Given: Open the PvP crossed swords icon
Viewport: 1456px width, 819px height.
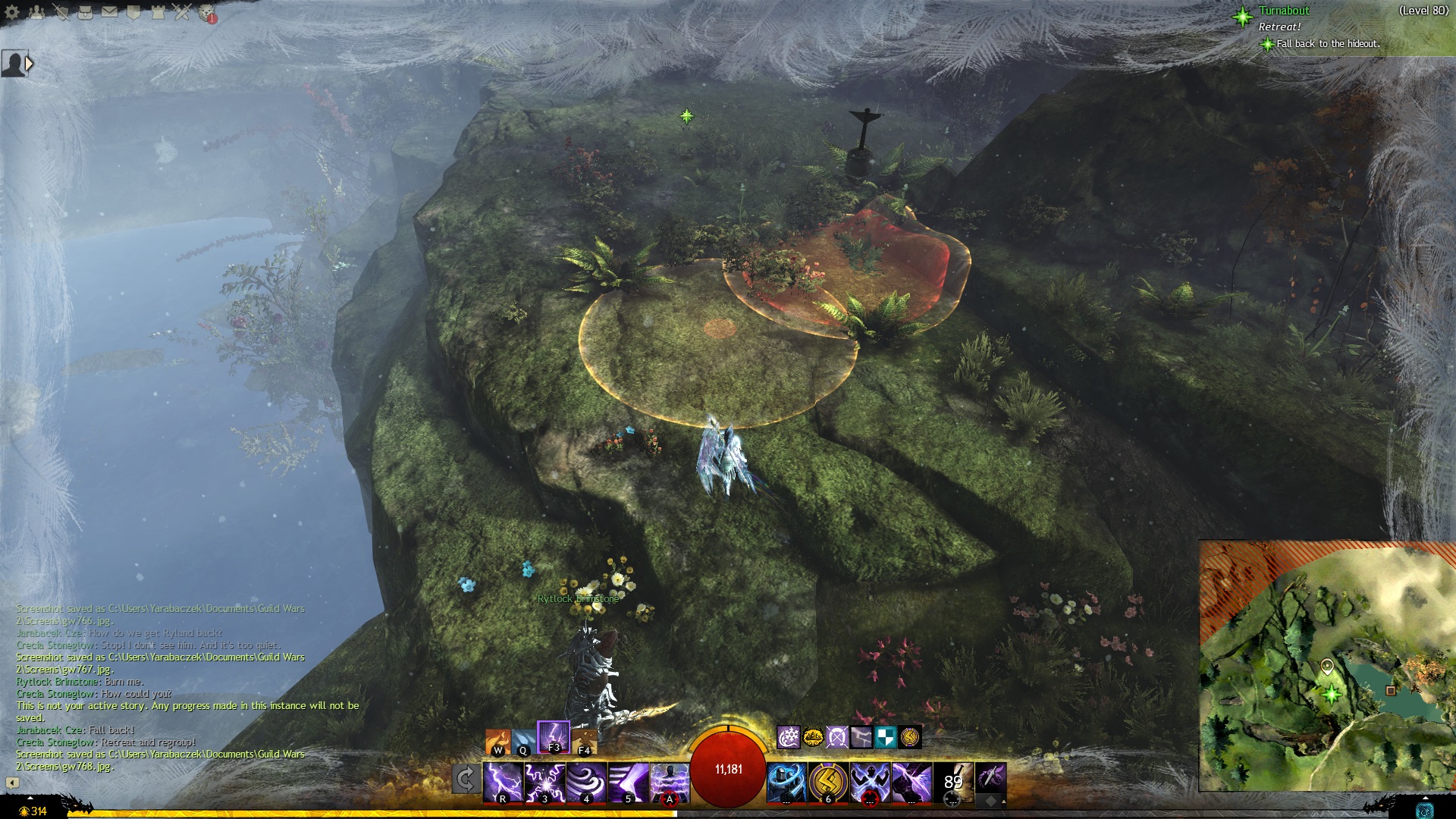Looking at the screenshot, I should (x=182, y=12).
